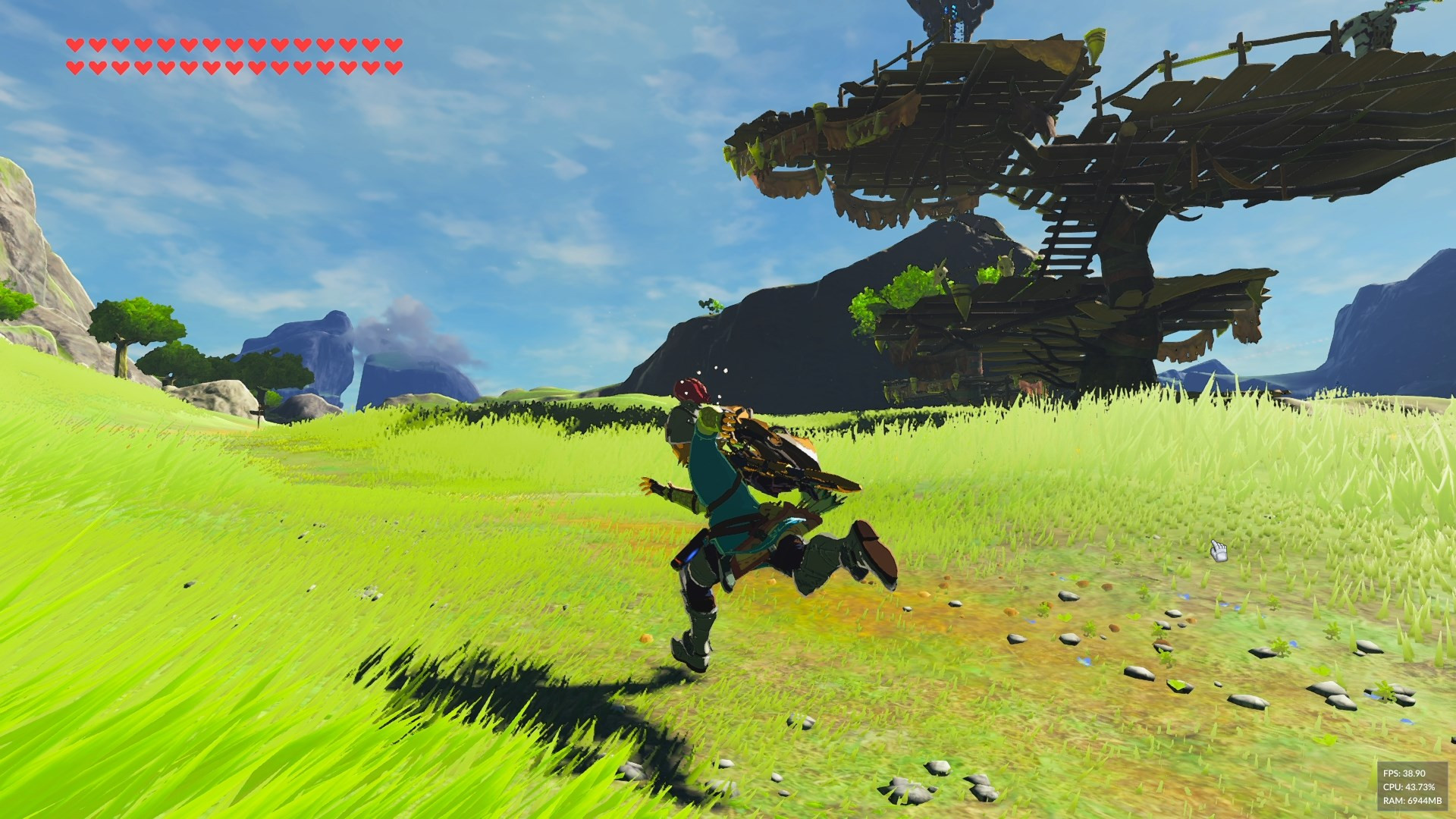Click the leftmost heart on the bottom row
This screenshot has width=1456, height=819.
pos(74,68)
